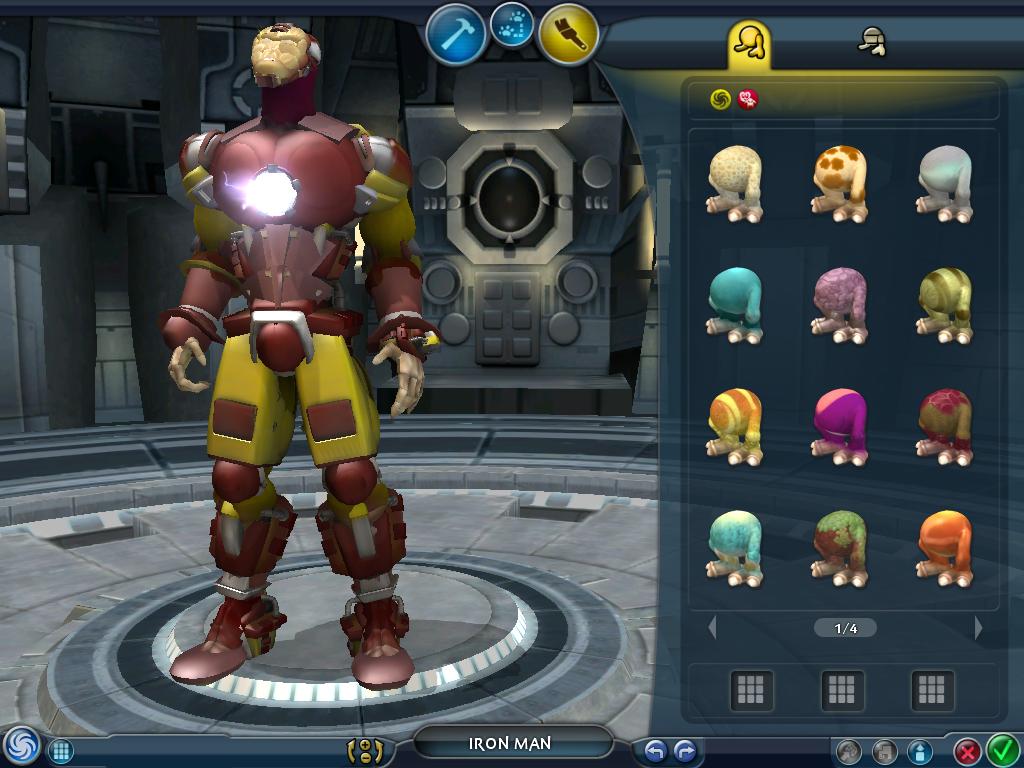Click the redo arrow button
This screenshot has width=1024, height=768.
click(685, 751)
